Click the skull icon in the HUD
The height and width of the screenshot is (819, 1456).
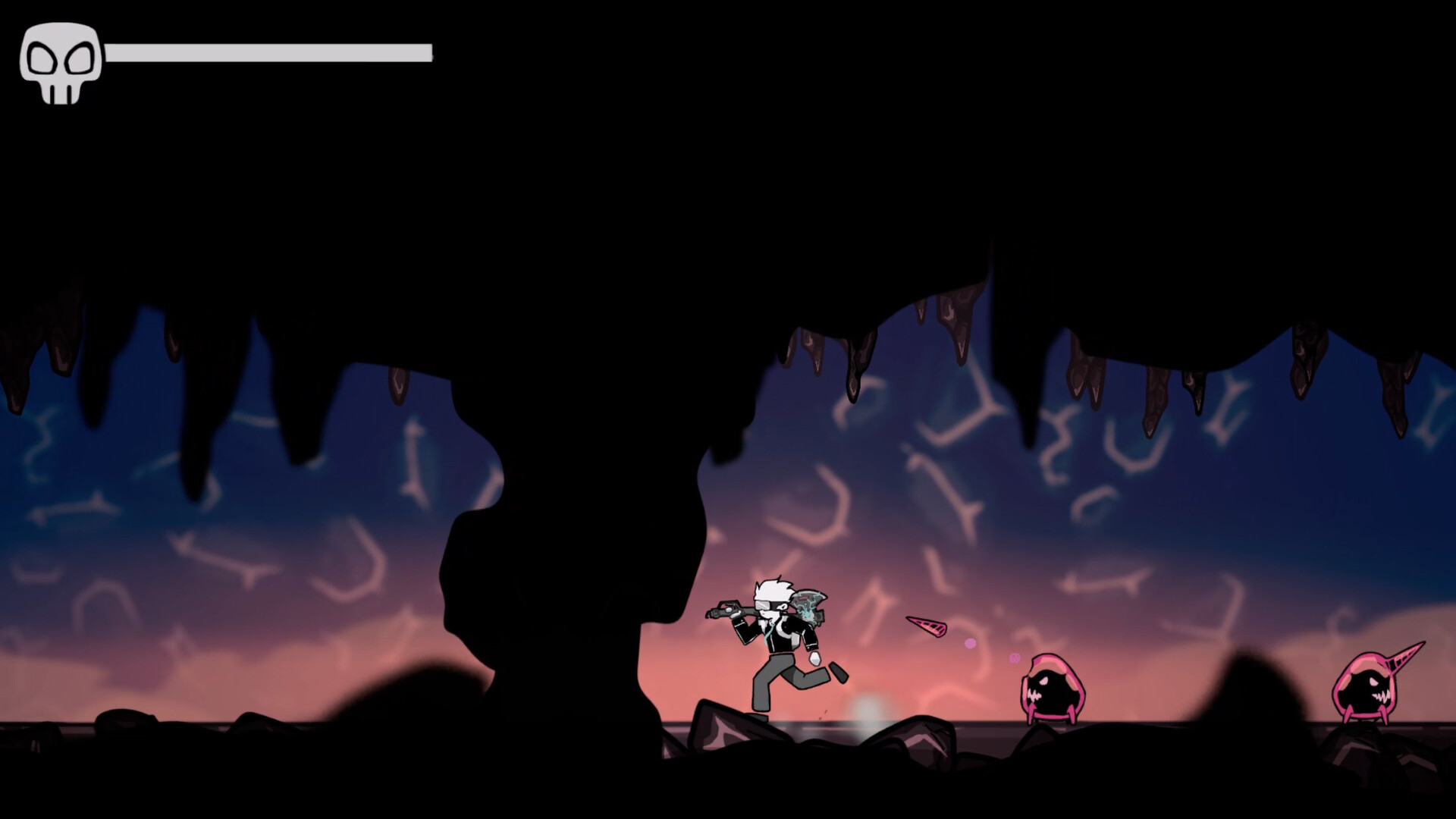coord(61,64)
